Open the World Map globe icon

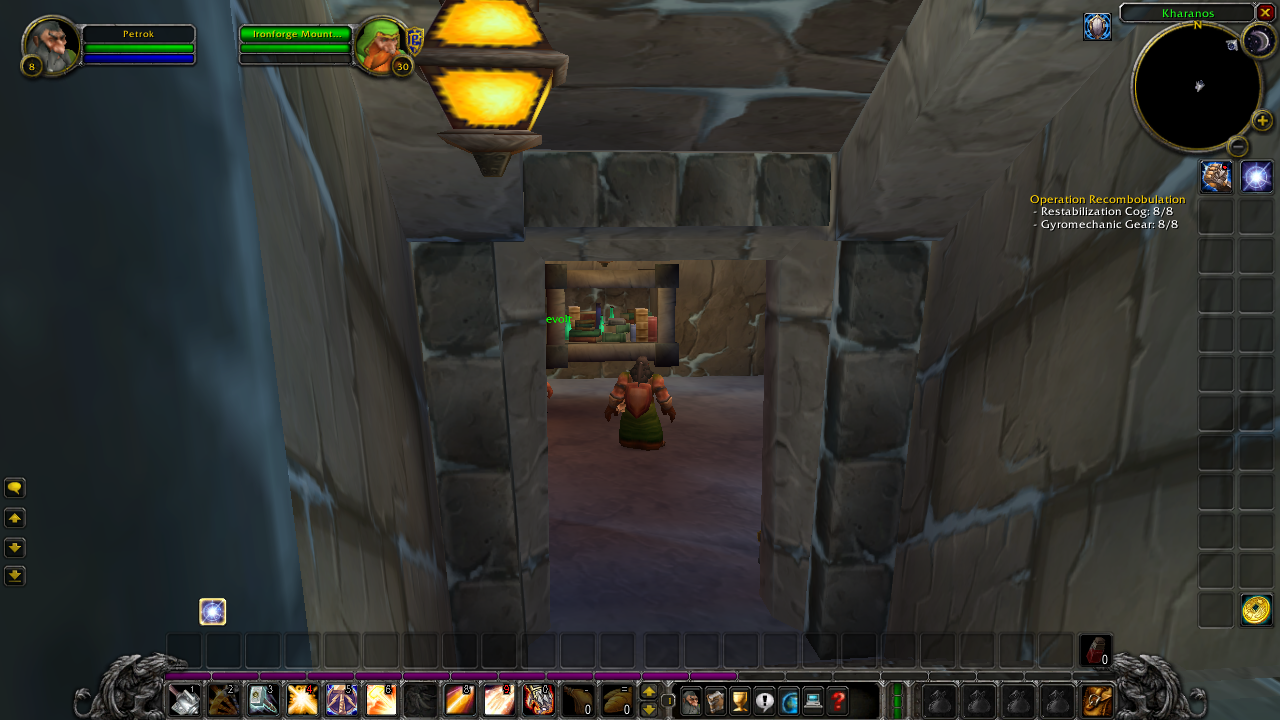[x=789, y=701]
